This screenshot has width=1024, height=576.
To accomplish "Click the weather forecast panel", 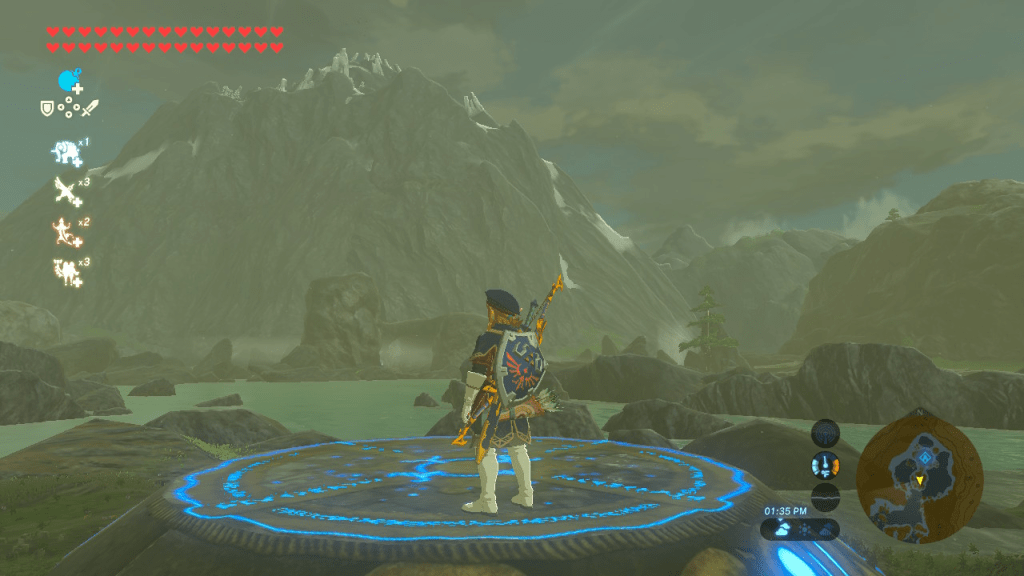I will 799,528.
